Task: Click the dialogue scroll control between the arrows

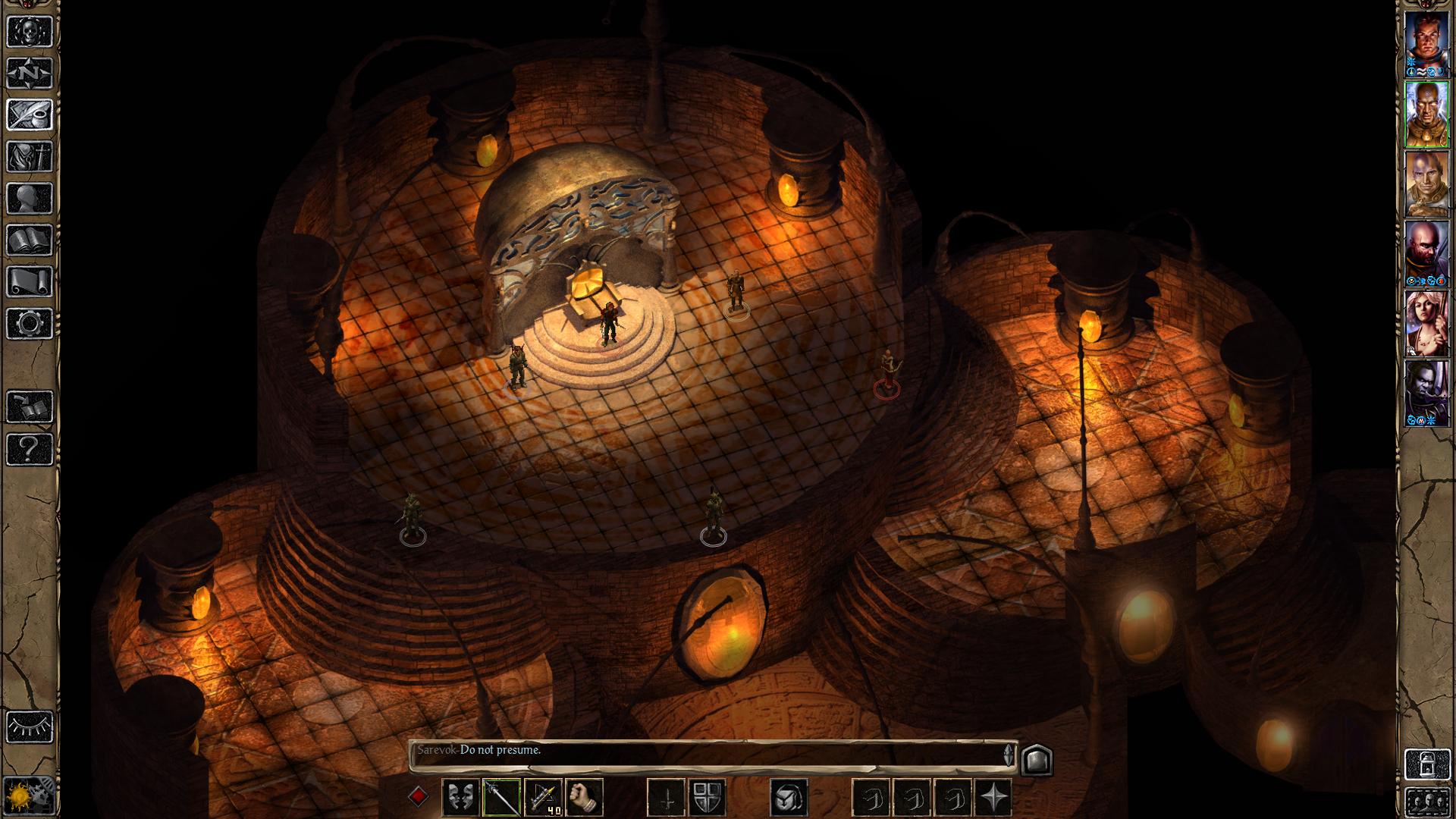Action: [x=1009, y=755]
